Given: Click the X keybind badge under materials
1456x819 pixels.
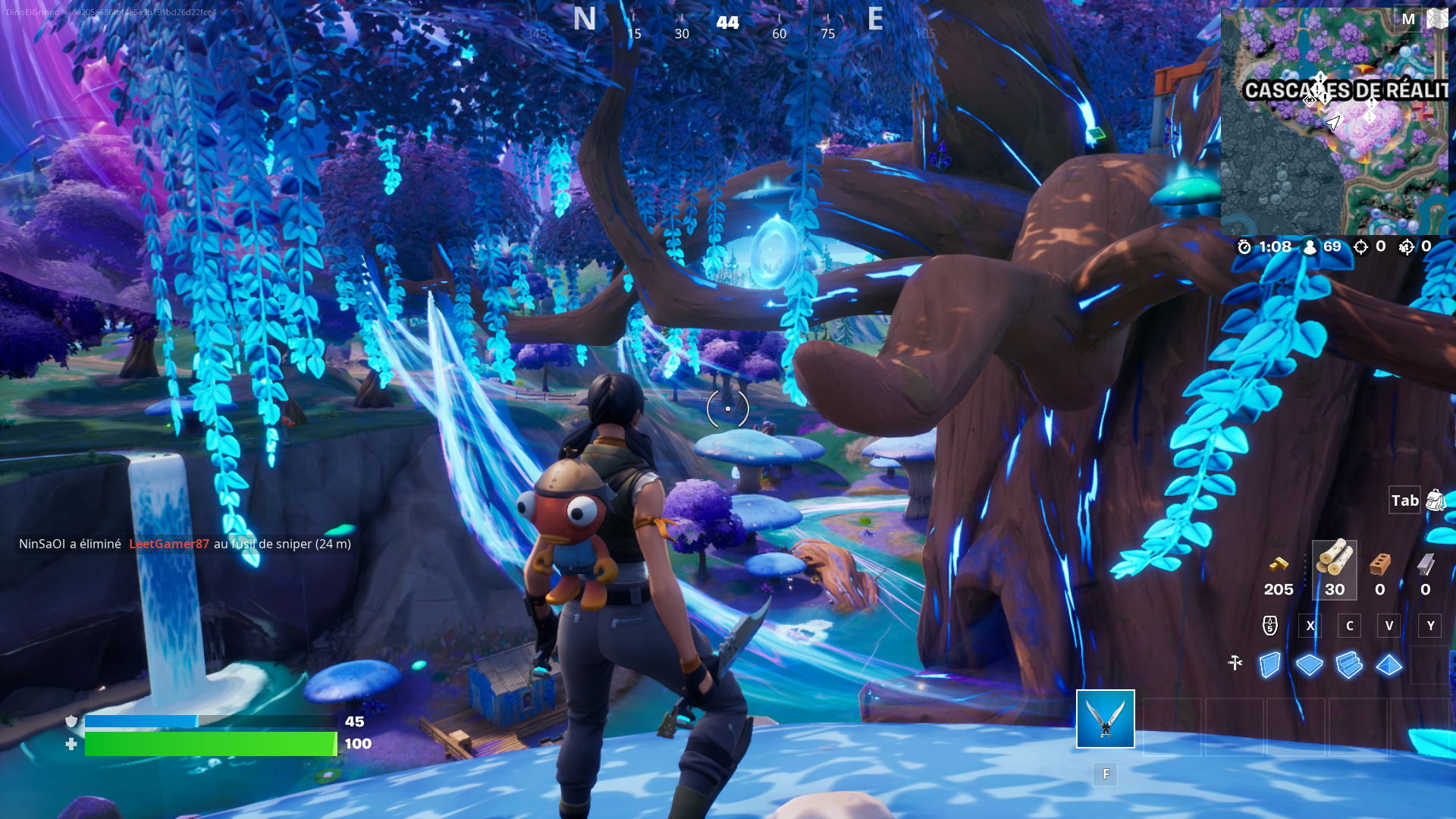Looking at the screenshot, I should click(x=1310, y=625).
